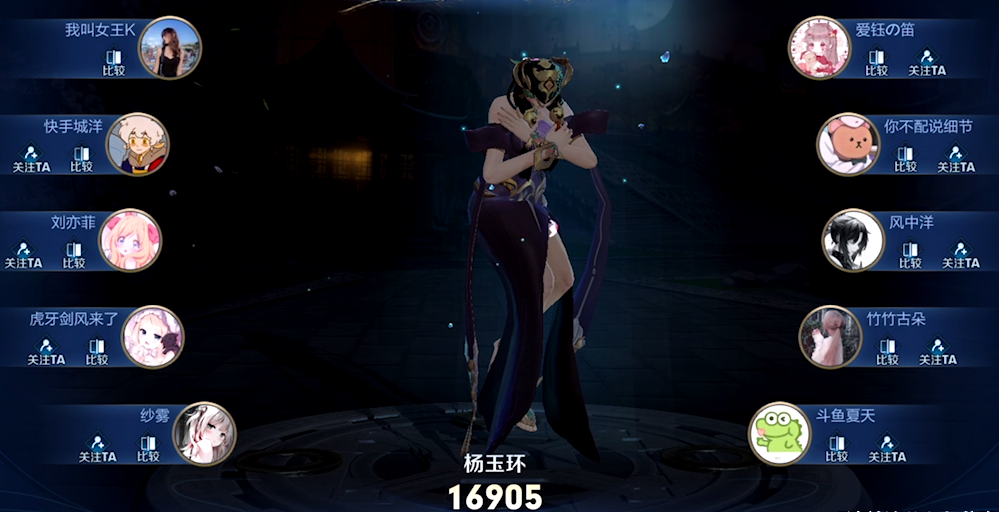Click the green frog avatar of 斗鱼夏天
This screenshot has width=999, height=512.
(x=780, y=434)
